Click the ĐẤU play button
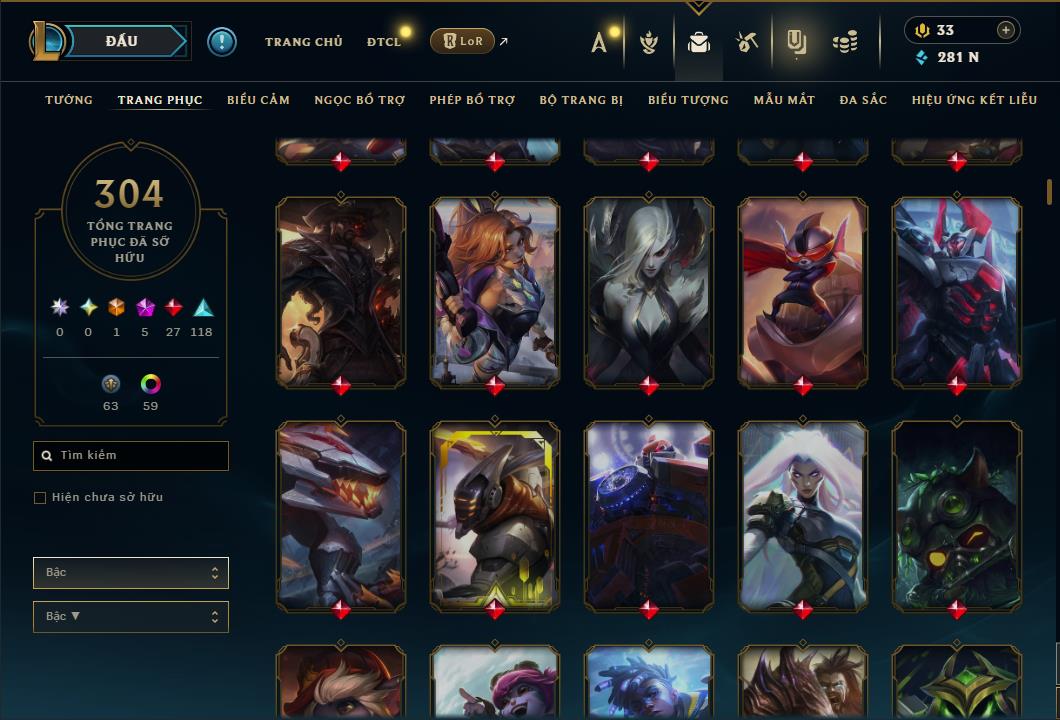The image size is (1060, 720). tap(122, 41)
